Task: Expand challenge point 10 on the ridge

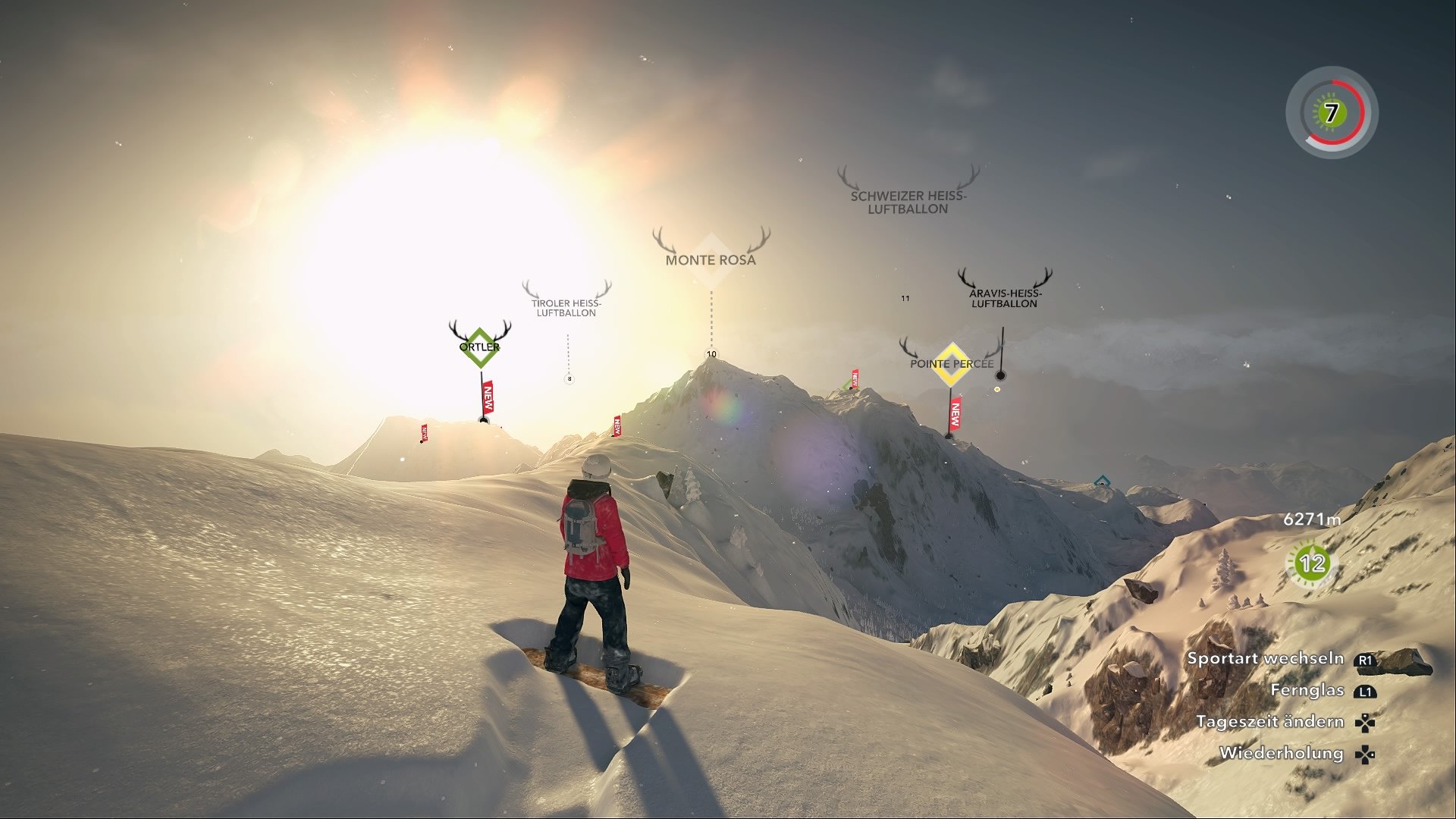Action: pos(711,353)
